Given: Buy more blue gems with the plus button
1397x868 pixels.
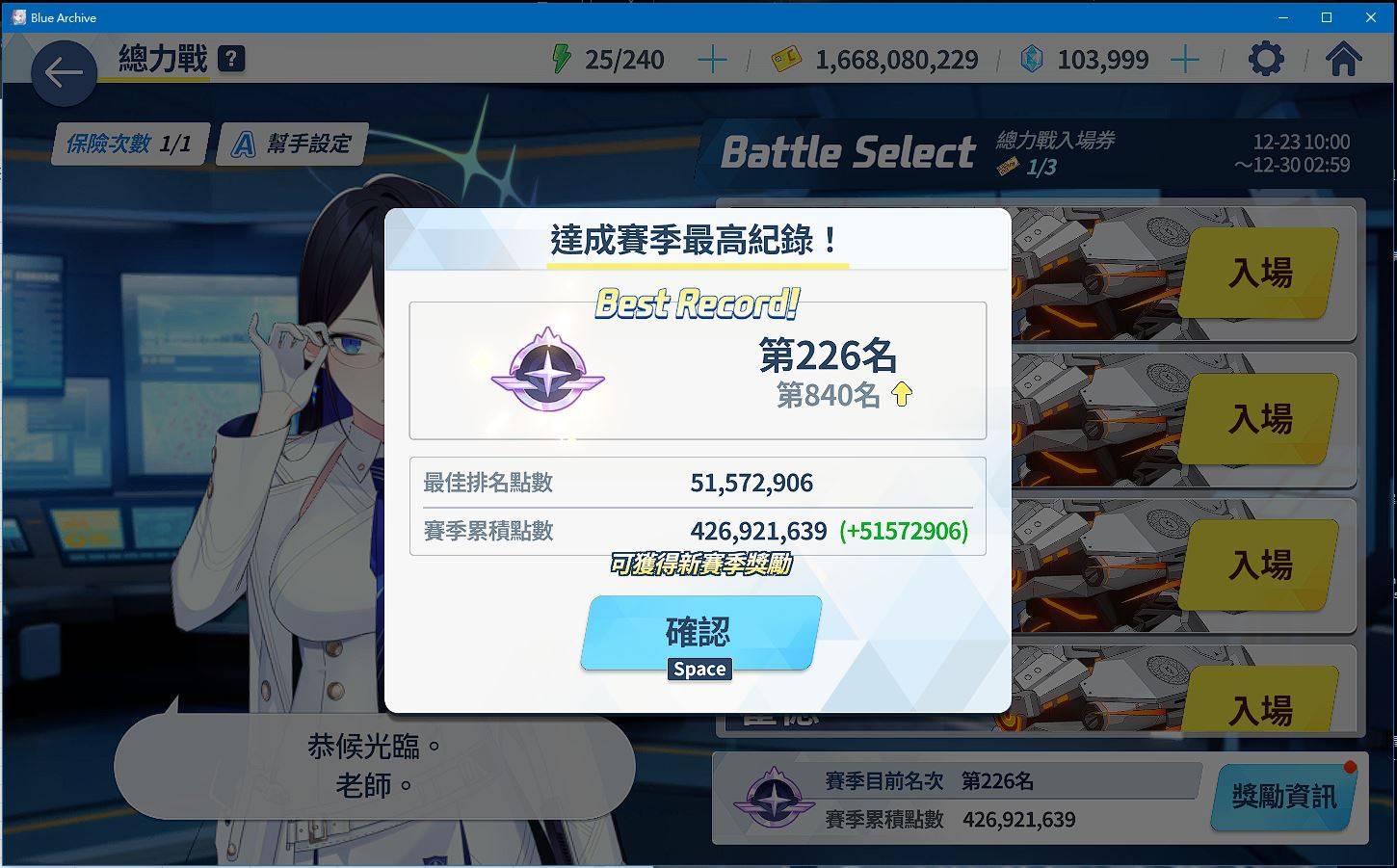Looking at the screenshot, I should [x=1184, y=60].
